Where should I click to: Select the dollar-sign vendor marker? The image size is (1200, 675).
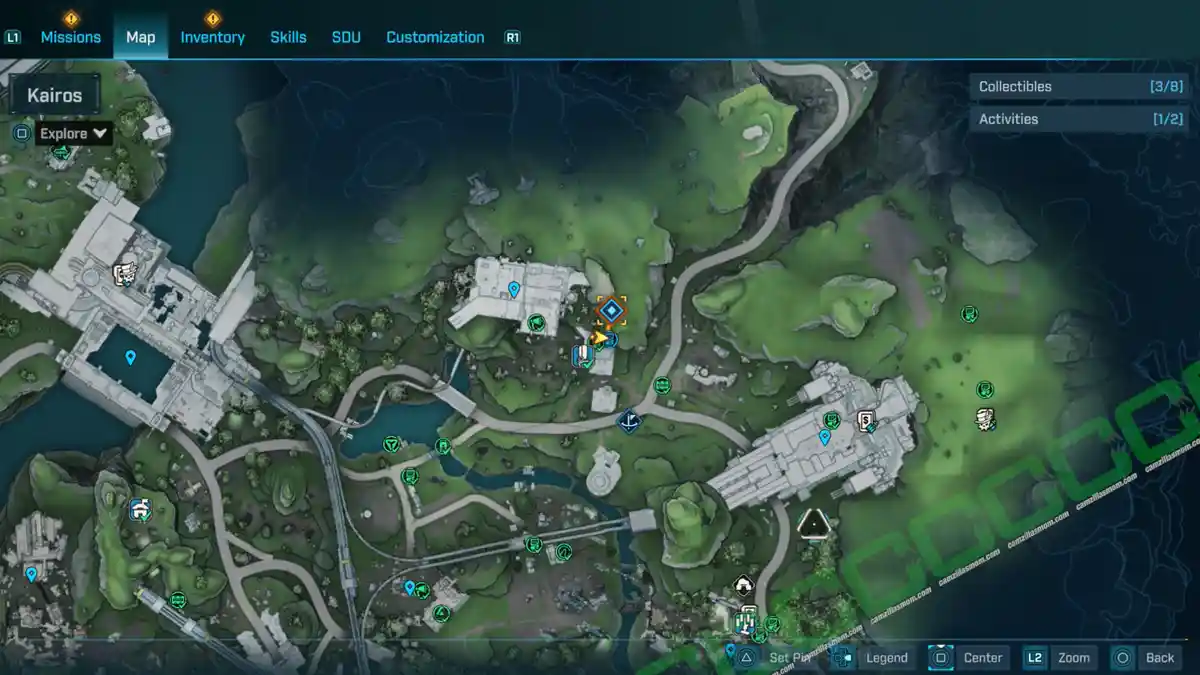coord(866,420)
